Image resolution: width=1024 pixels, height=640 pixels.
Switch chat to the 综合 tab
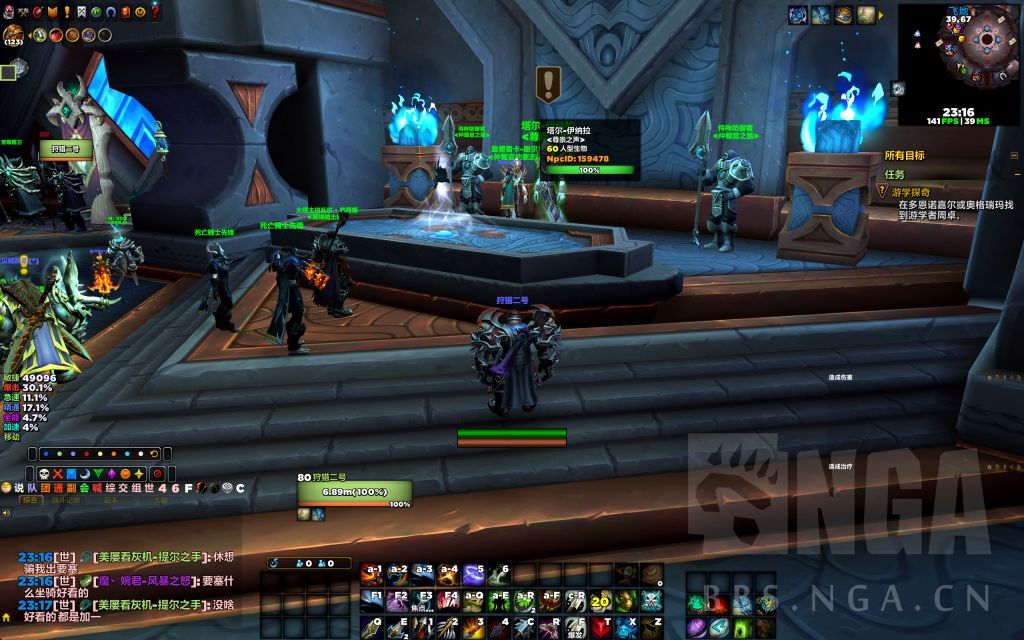click(x=32, y=500)
